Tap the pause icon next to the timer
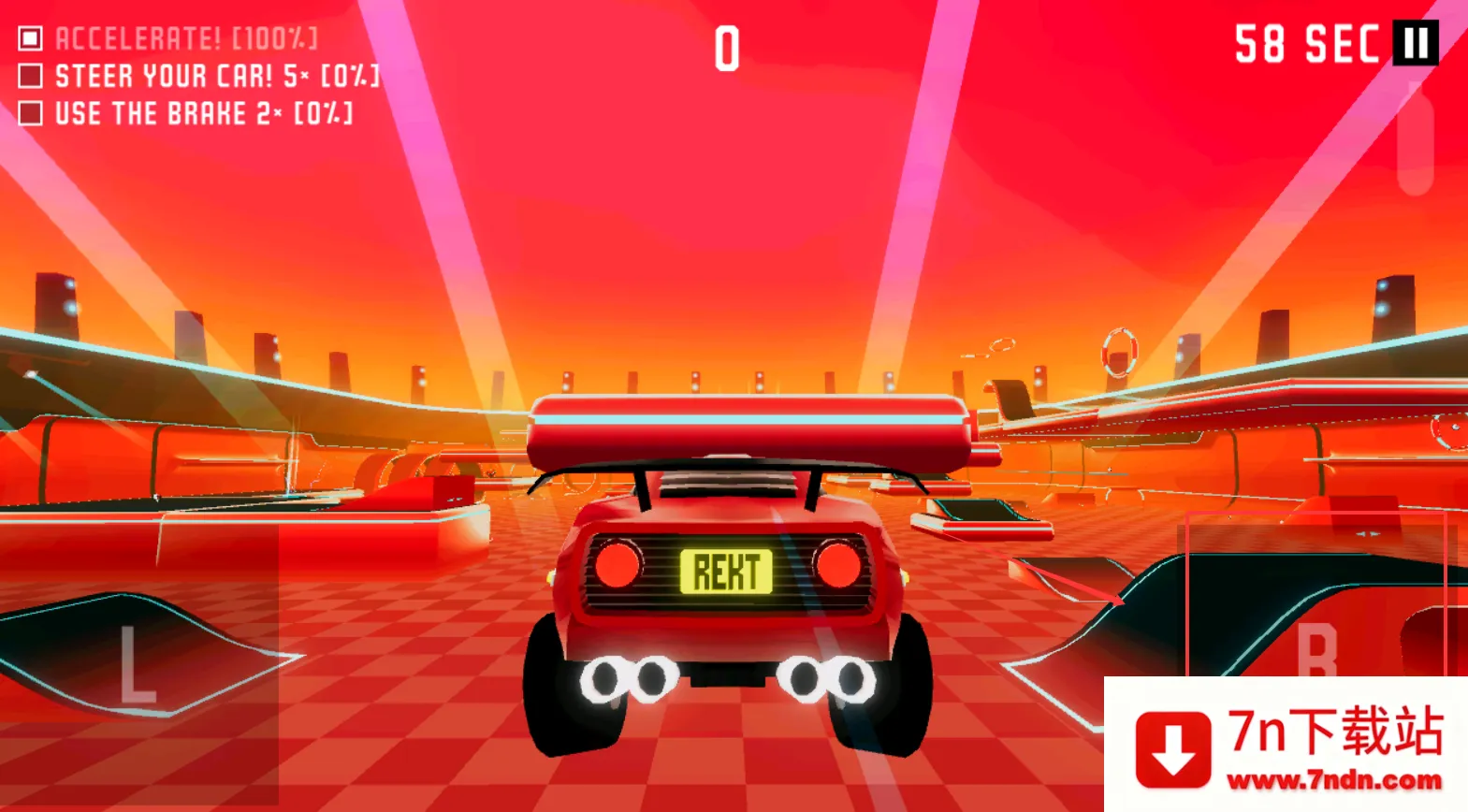Screen dimensions: 1468x812 click(x=1416, y=41)
